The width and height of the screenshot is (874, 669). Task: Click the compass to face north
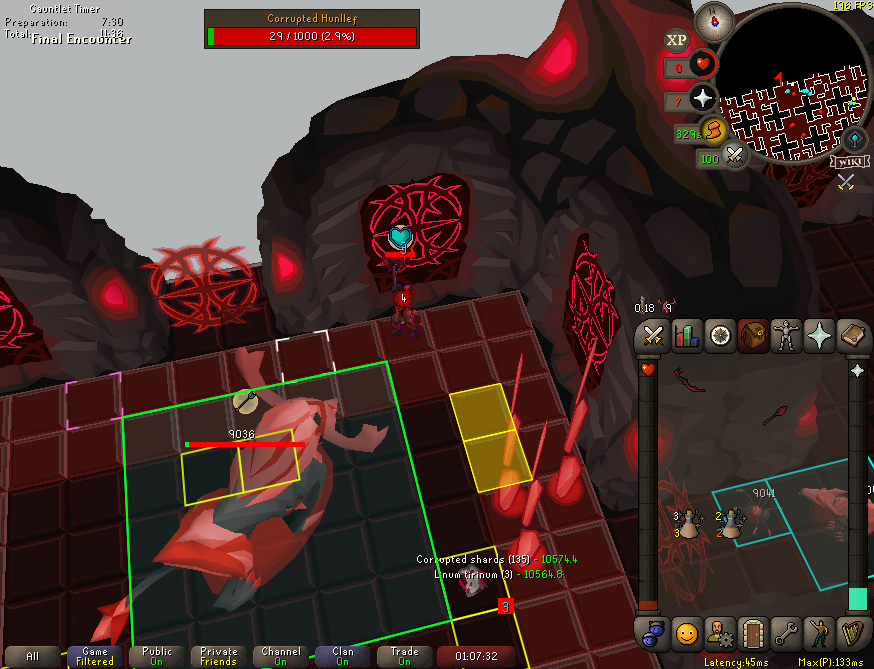pos(715,19)
